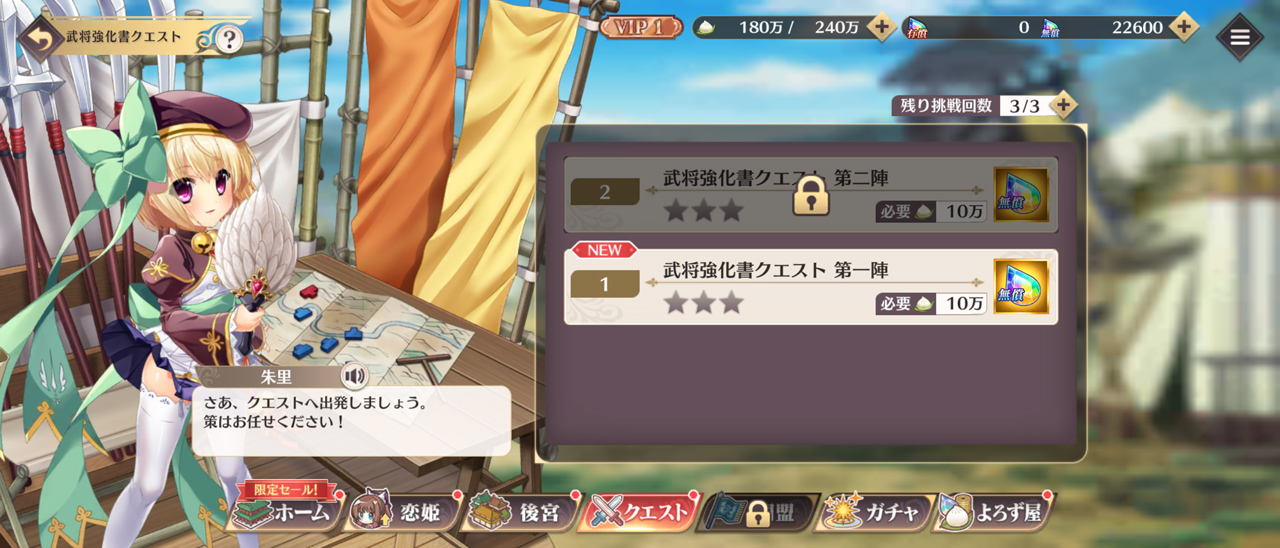
Task: Play 朱里's voice line speaker icon
Action: tap(354, 376)
